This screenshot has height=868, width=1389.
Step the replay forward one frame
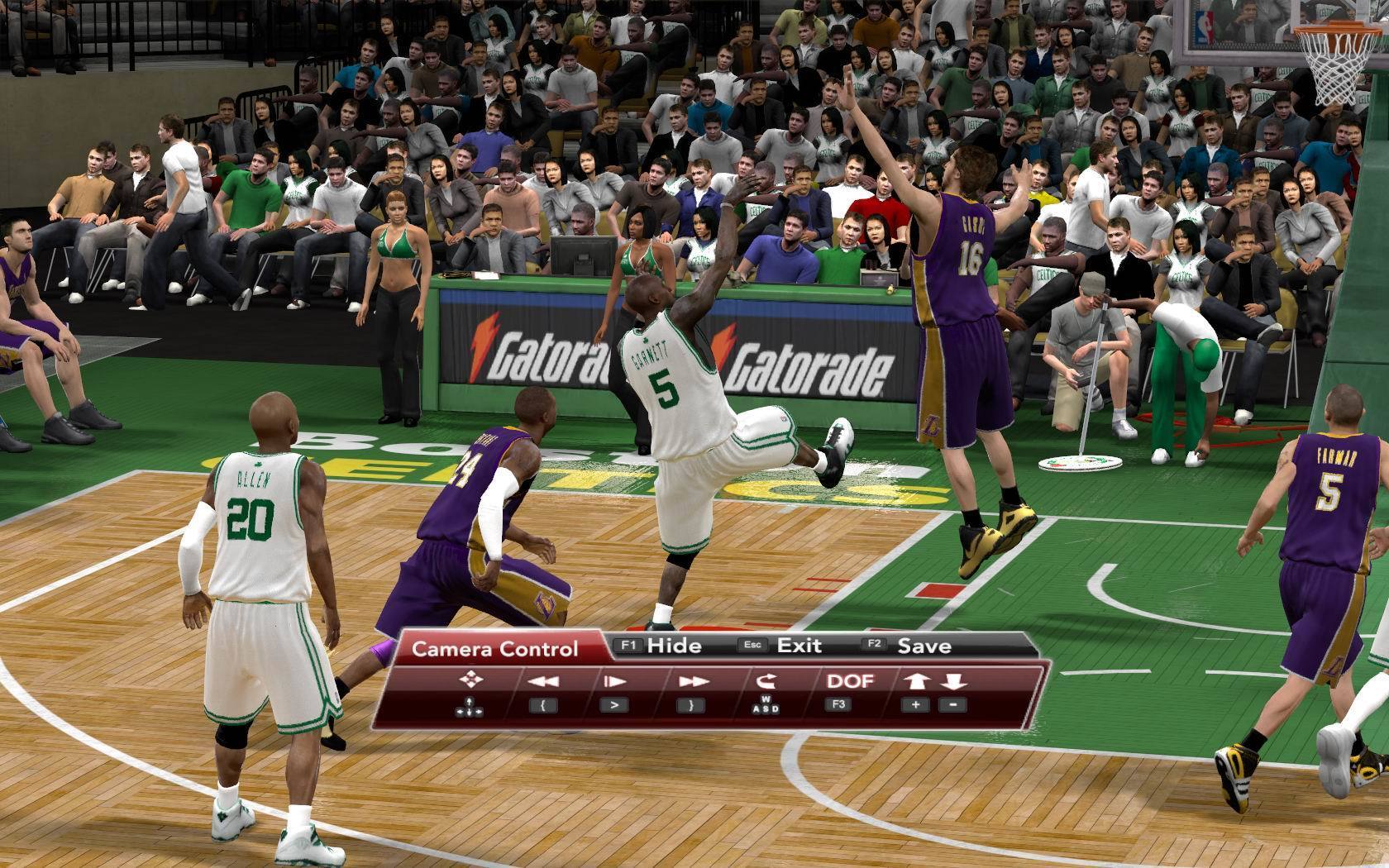[614, 682]
